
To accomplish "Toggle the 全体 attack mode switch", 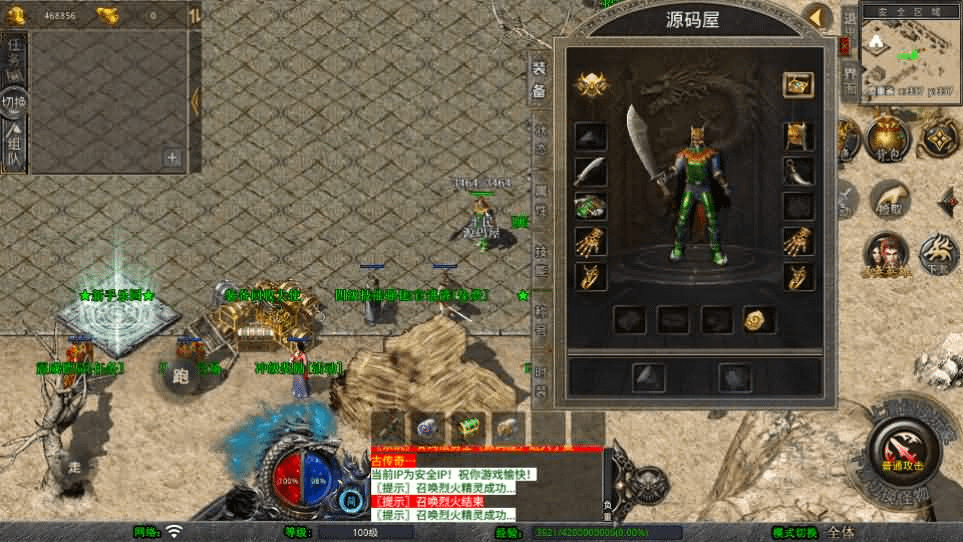I will click(x=842, y=532).
